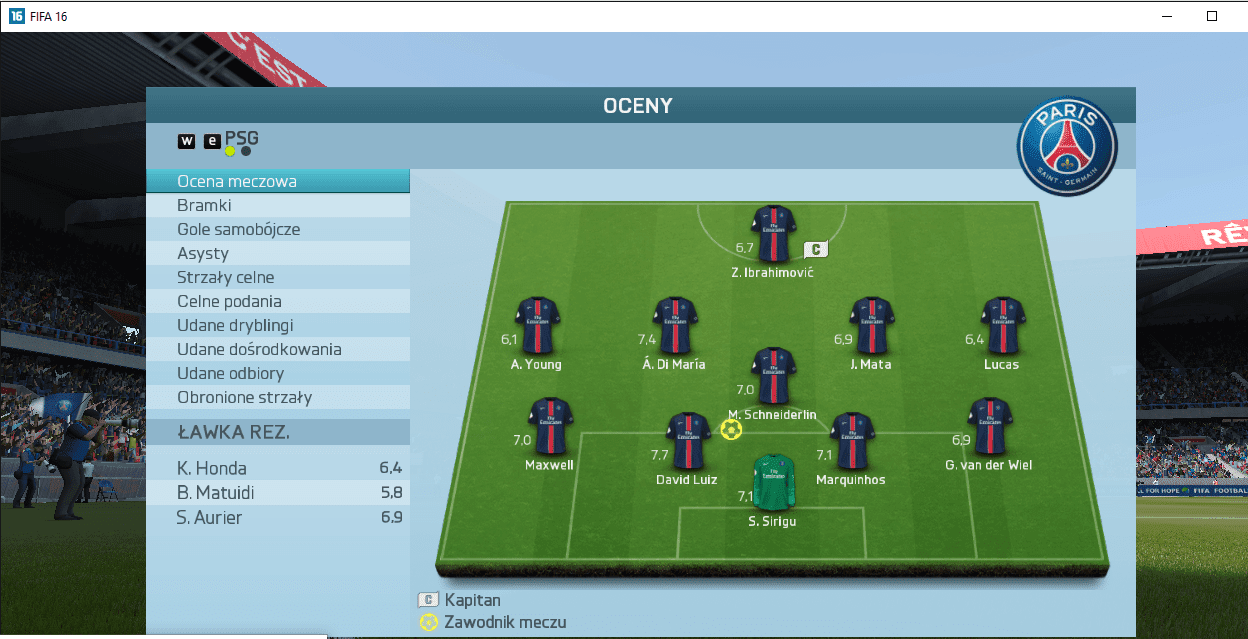
Task: Select Celne podania in the list
Action: pyautogui.click(x=277, y=302)
